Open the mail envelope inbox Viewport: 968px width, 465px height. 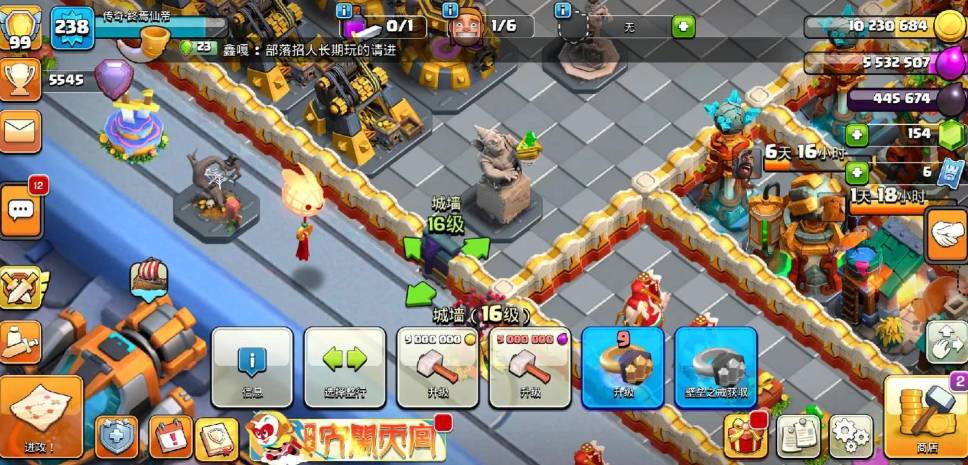20,129
